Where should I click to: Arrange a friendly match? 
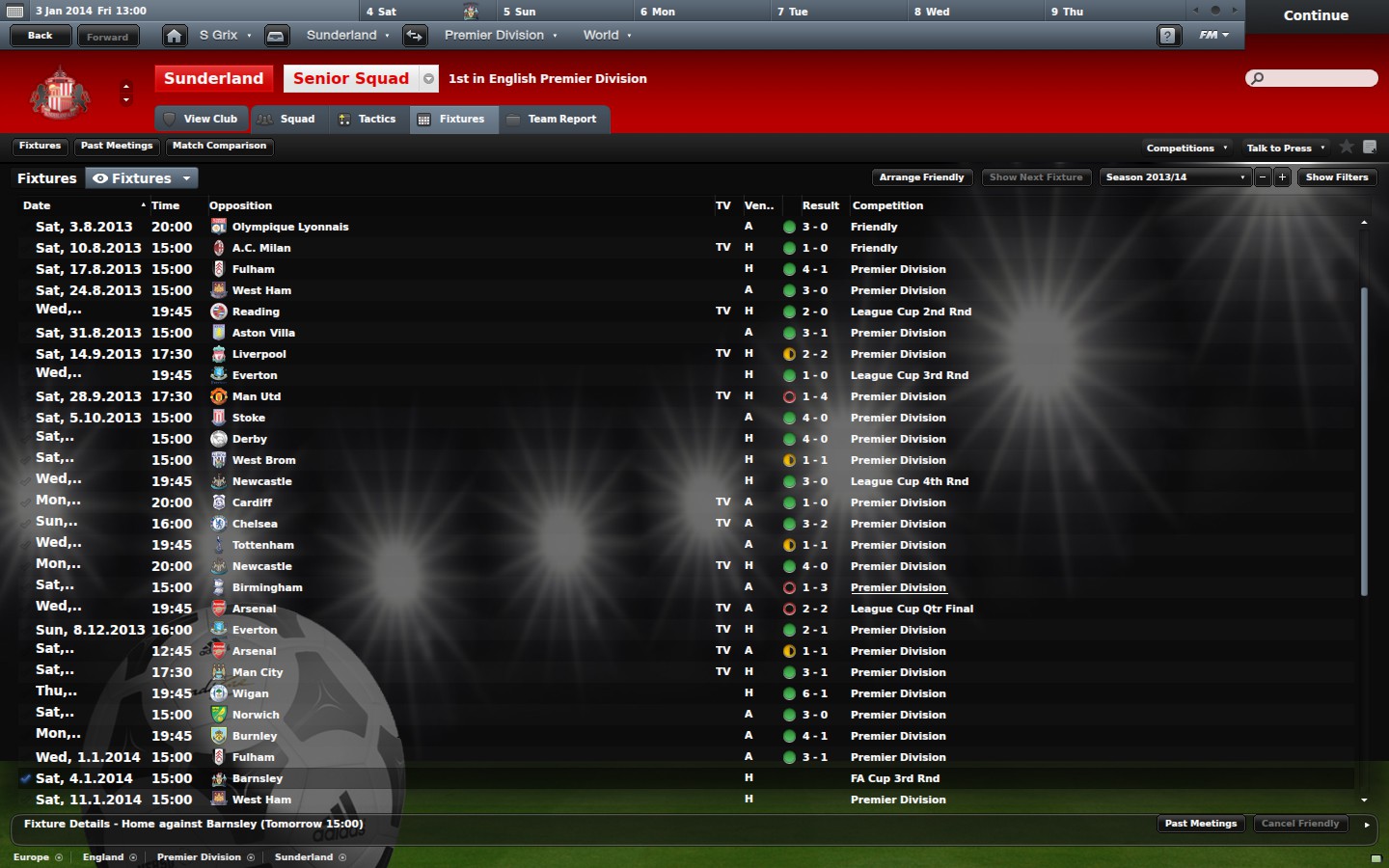(x=921, y=177)
